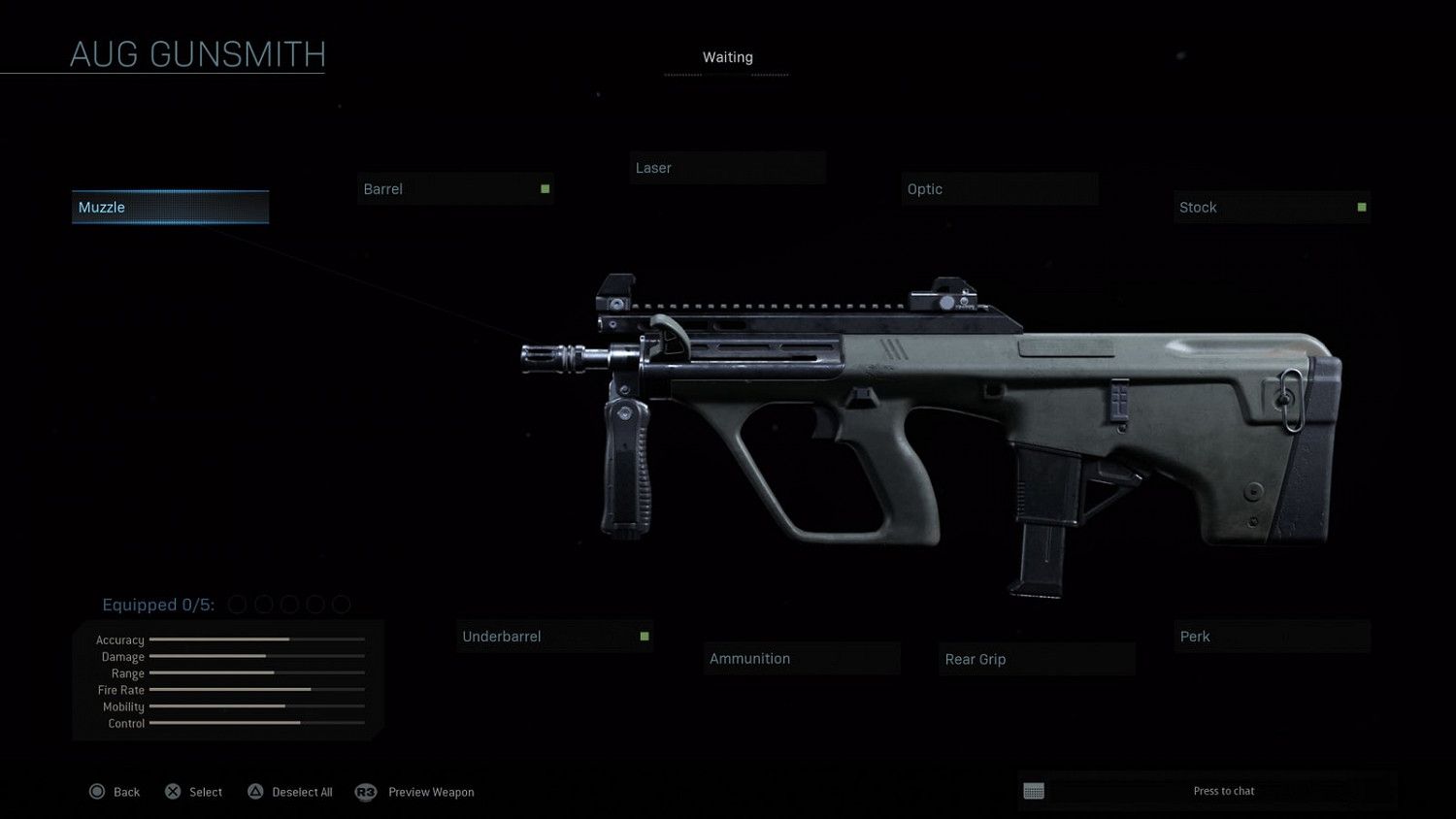The height and width of the screenshot is (819, 1456).
Task: Select the Muzzle attachment slot
Action: (170, 208)
